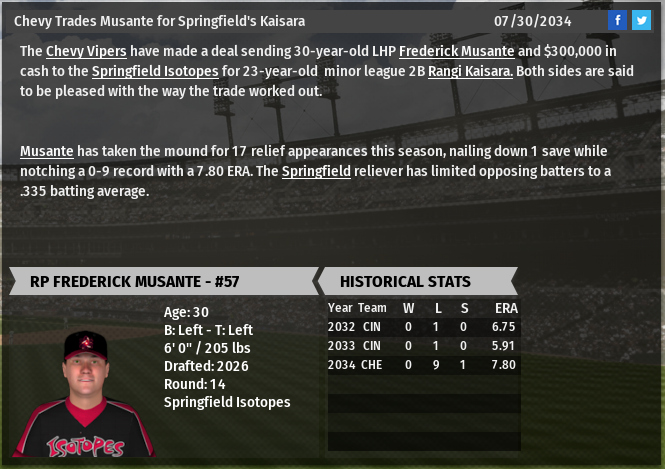The height and width of the screenshot is (469, 665).
Task: Open Rangi Kaisara's player profile link
Action: [x=470, y=71]
